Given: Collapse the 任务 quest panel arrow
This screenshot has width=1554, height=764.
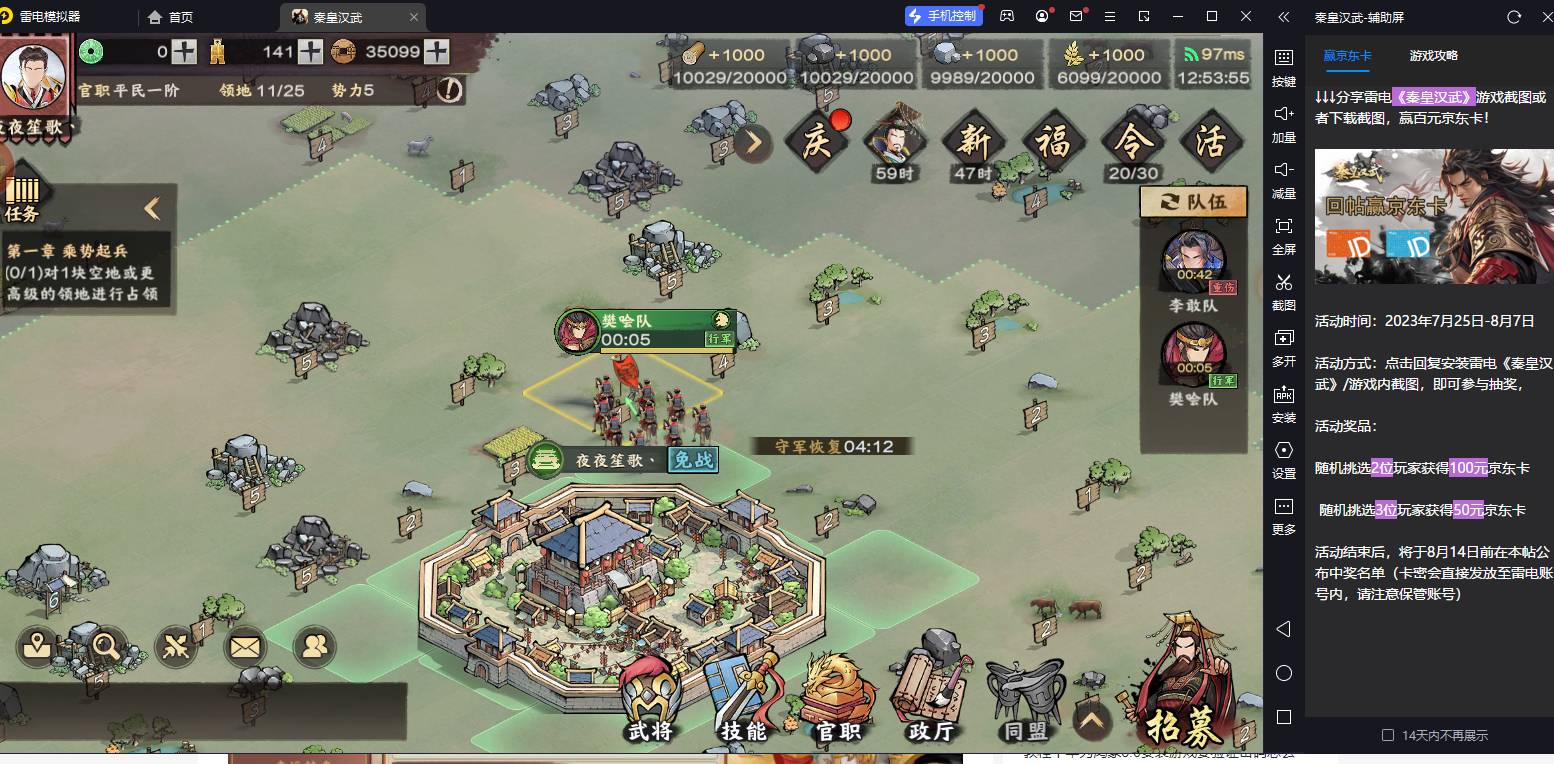Looking at the screenshot, I should coord(152,208).
